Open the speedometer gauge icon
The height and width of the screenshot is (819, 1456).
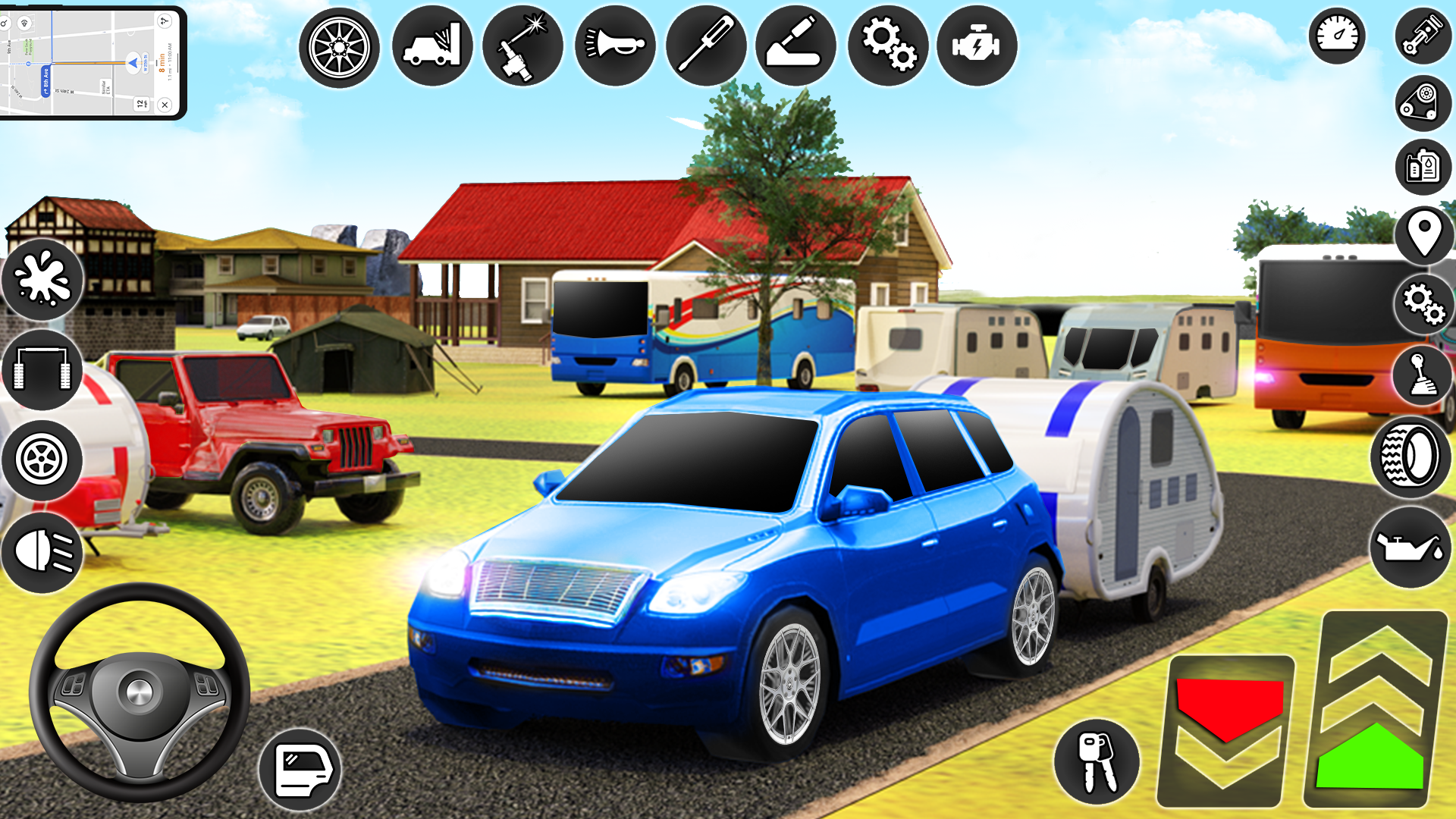pyautogui.click(x=1337, y=36)
